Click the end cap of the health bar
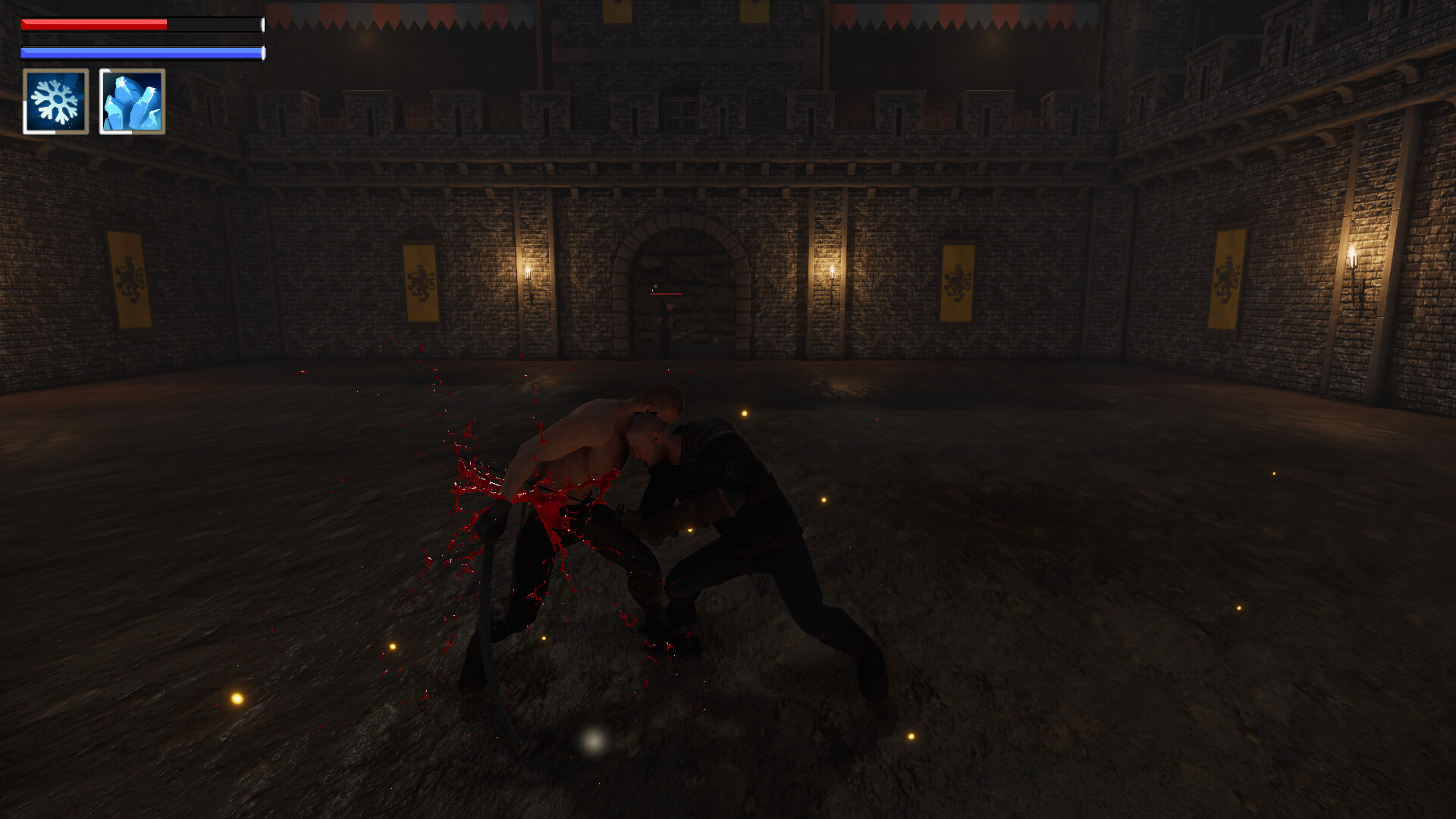 click(x=262, y=25)
